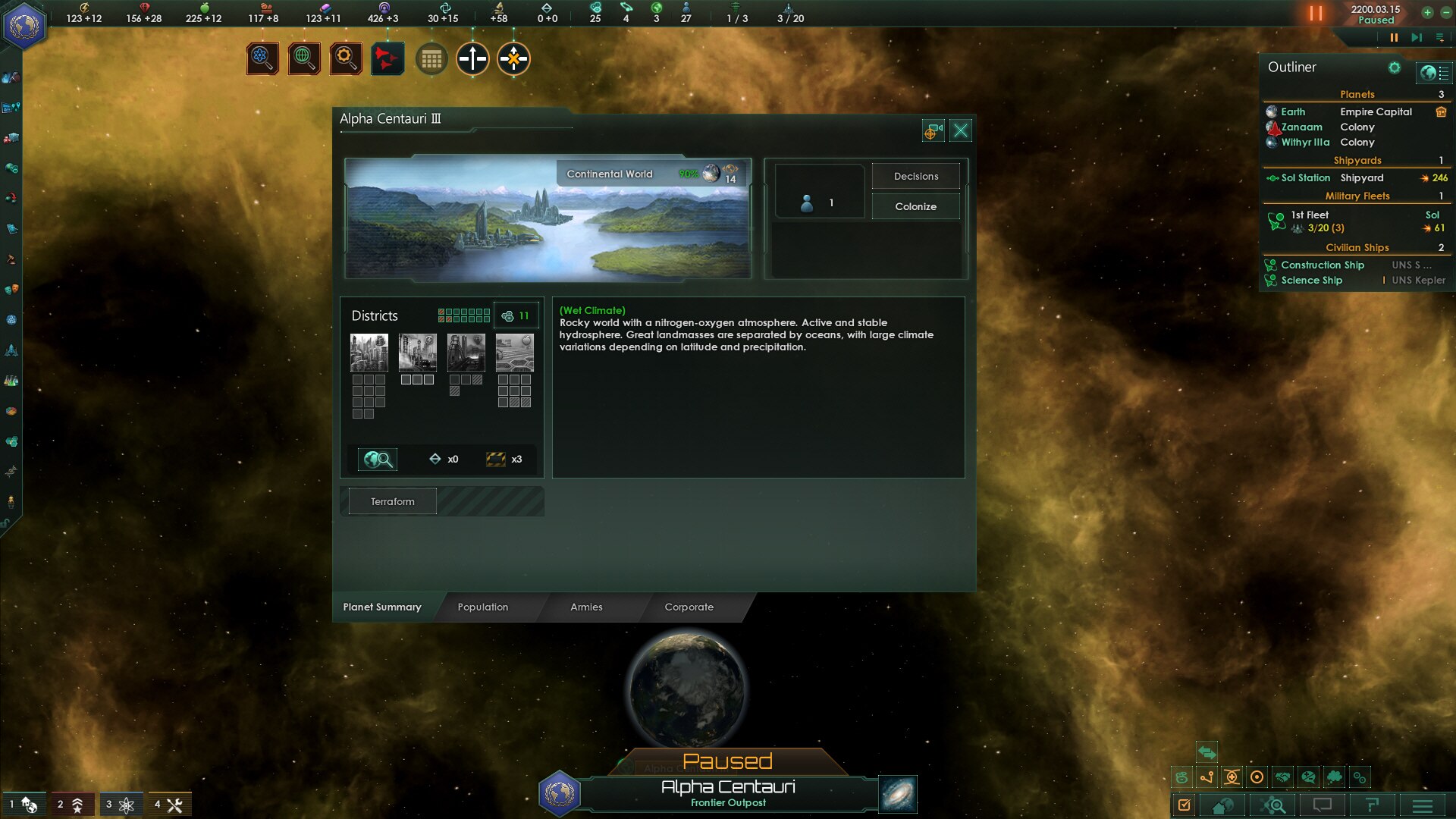
Task: Choose Sol Station shipyard entry
Action: [1305, 177]
